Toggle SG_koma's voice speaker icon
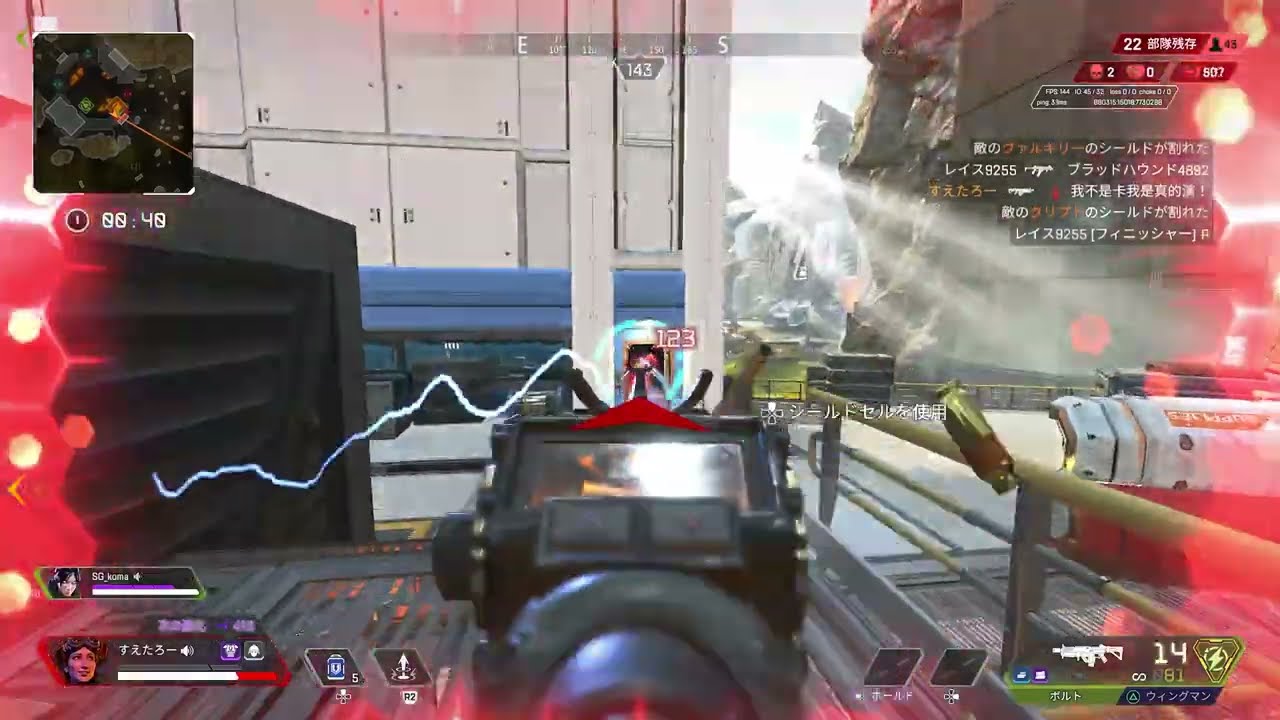This screenshot has height=720, width=1280. [137, 576]
